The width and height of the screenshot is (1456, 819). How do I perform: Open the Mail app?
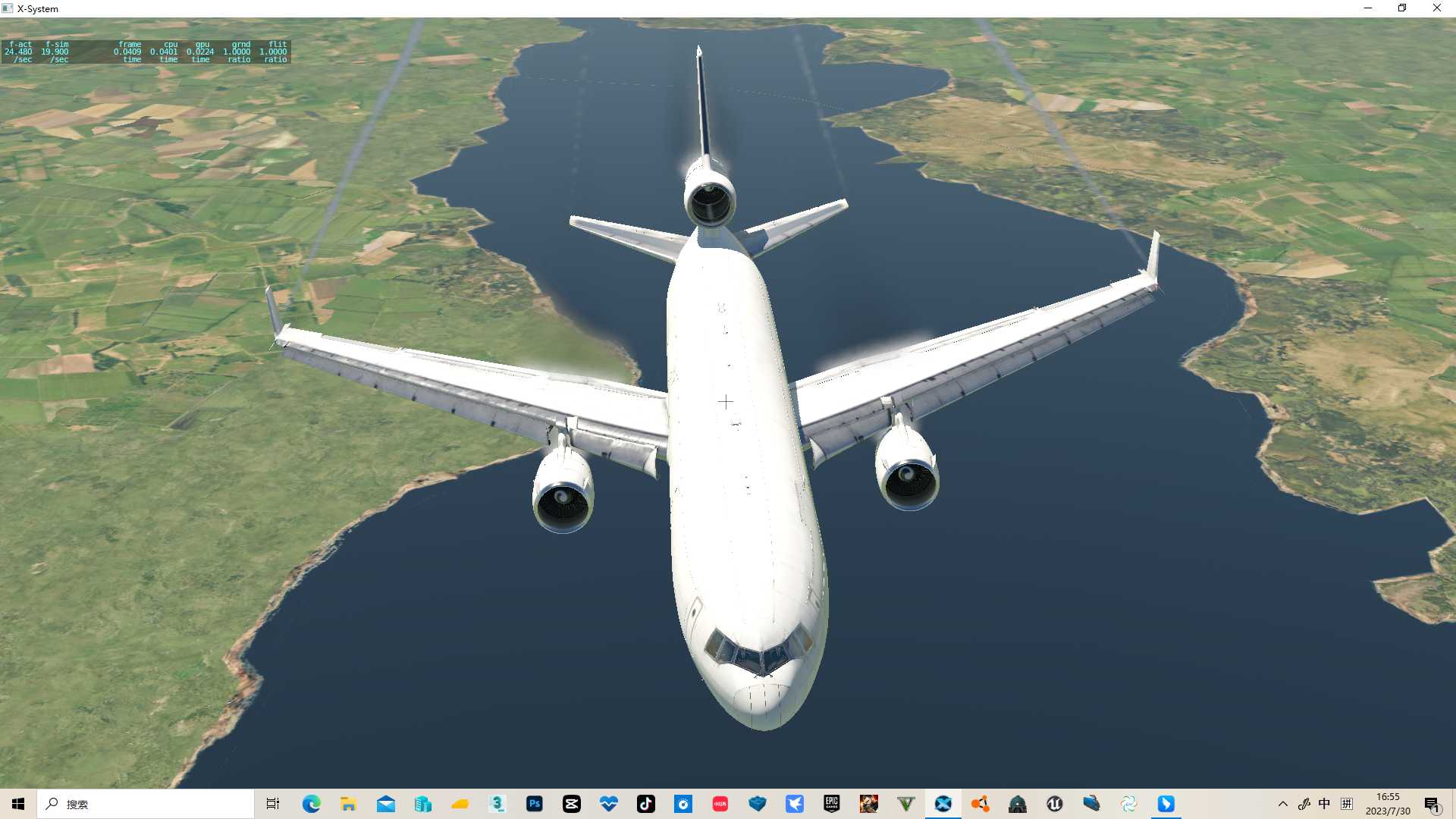click(x=386, y=804)
